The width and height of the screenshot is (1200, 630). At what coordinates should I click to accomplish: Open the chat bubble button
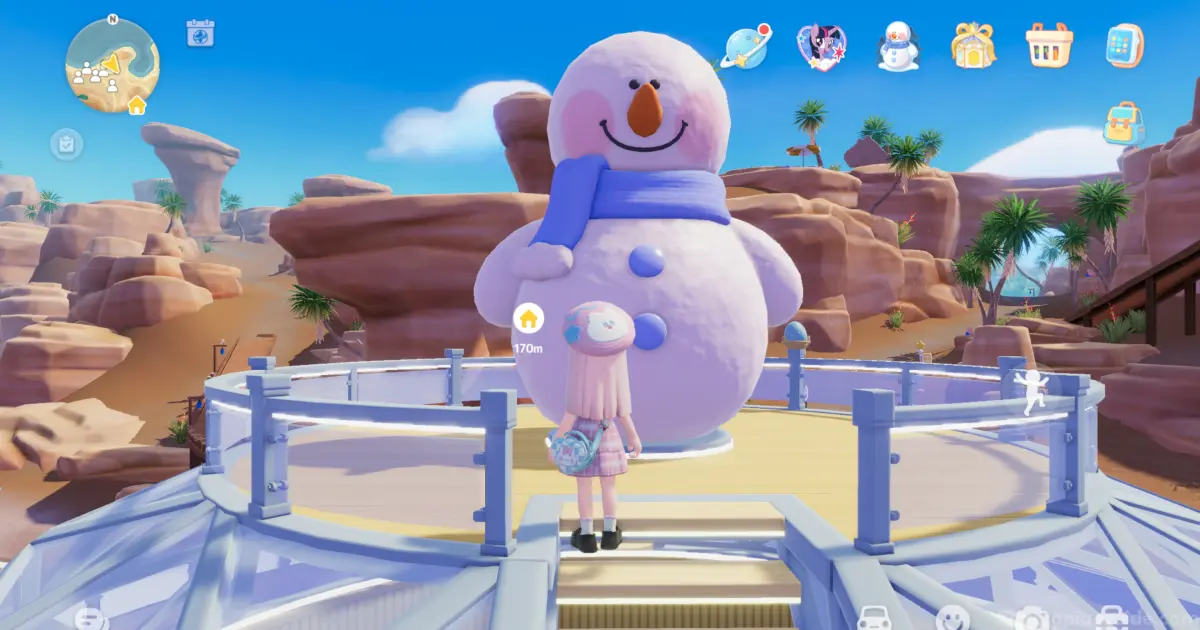click(90, 619)
